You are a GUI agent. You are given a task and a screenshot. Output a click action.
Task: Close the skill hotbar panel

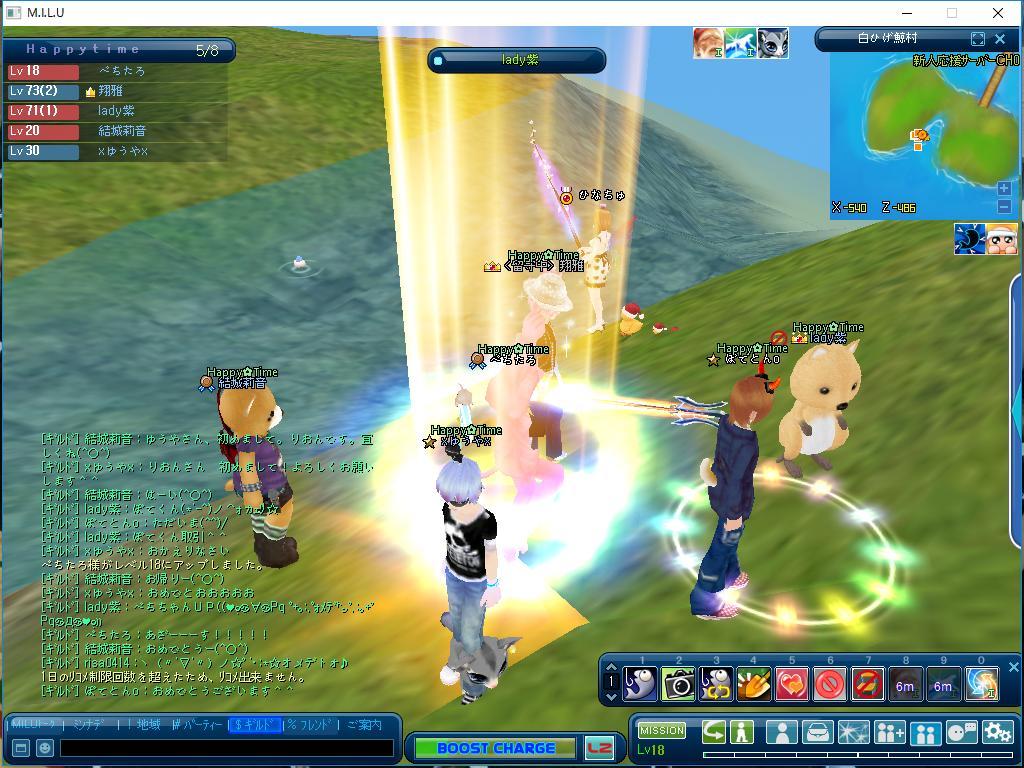(1013, 667)
